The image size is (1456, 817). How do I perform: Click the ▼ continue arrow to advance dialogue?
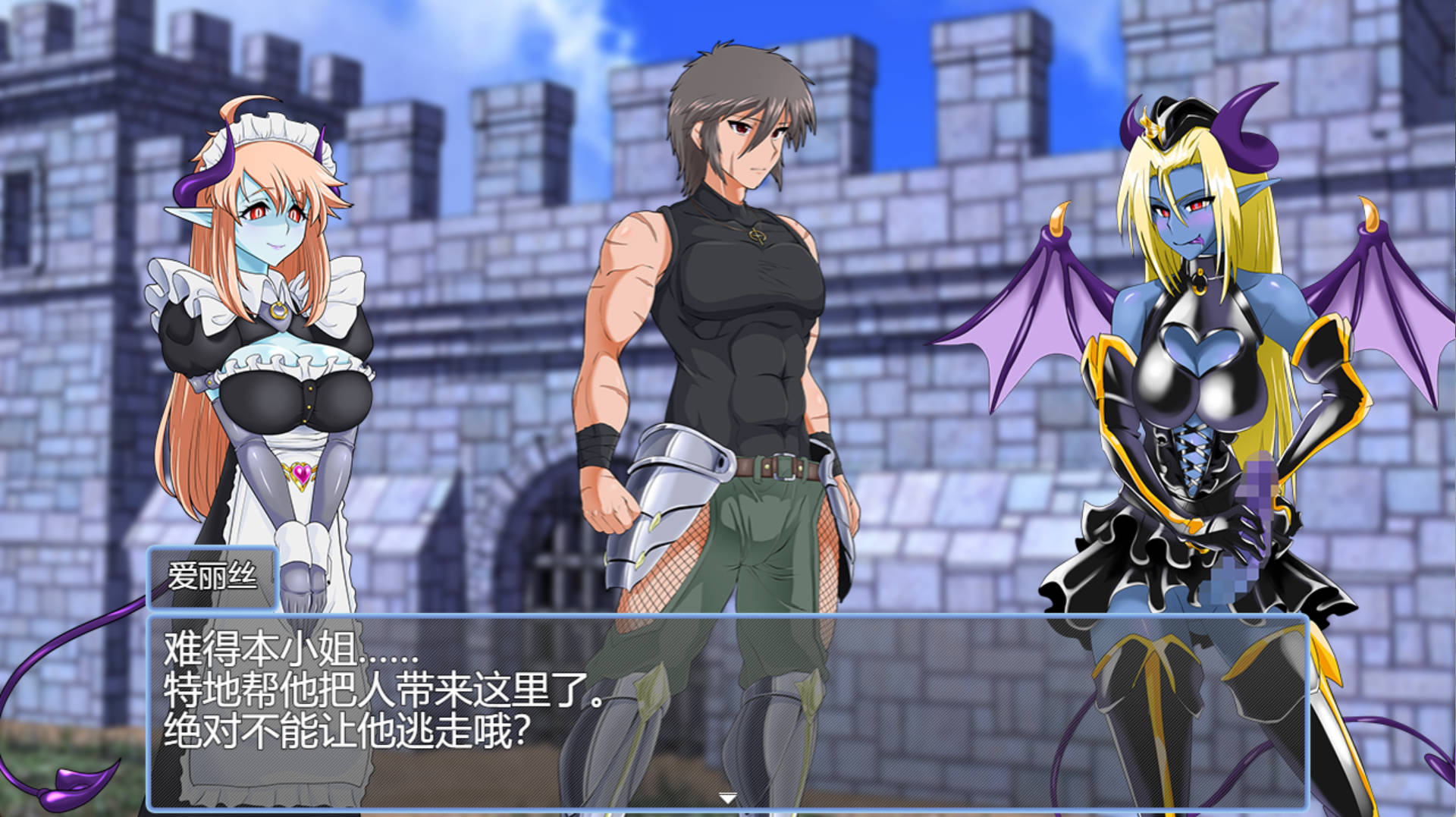pyautogui.click(x=726, y=798)
